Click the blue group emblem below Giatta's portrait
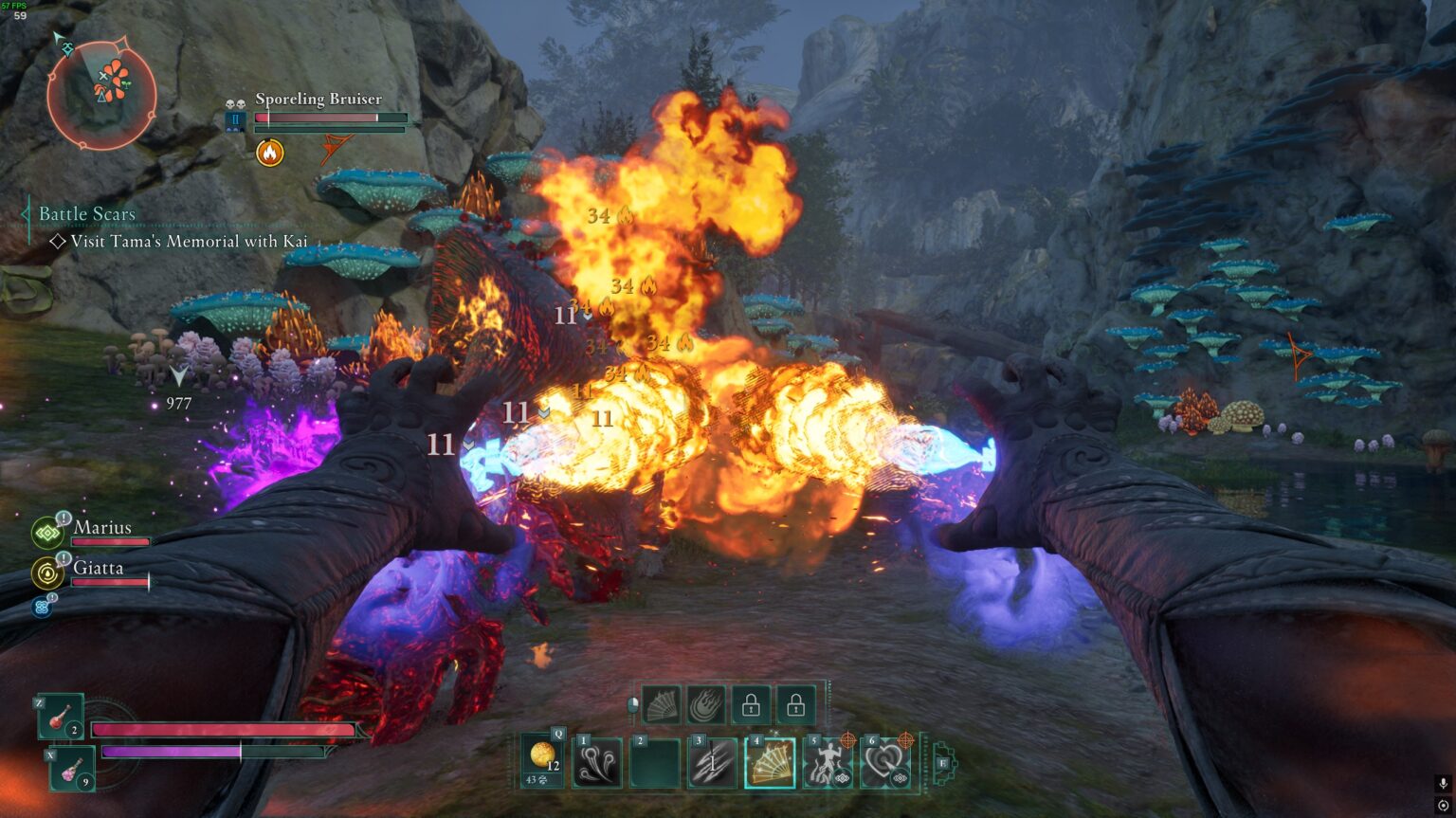Screen dimensions: 1456x818 pos(43,607)
